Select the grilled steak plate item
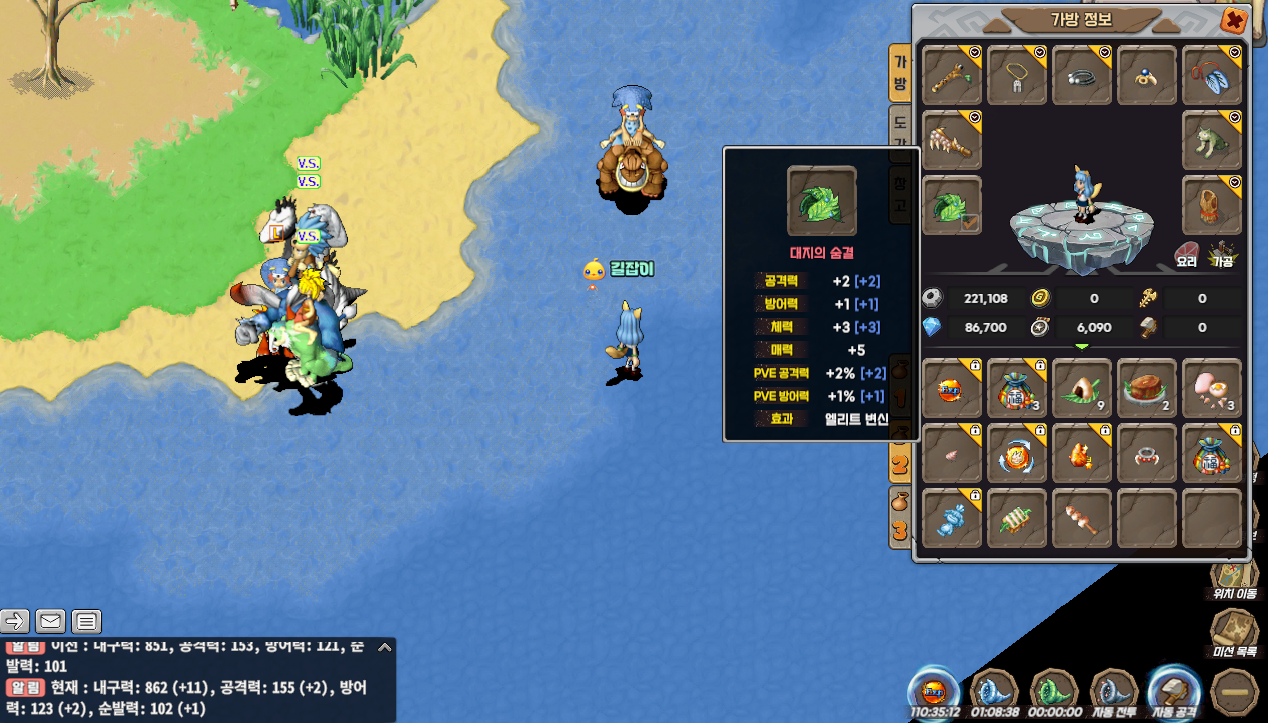 pyautogui.click(x=1147, y=389)
